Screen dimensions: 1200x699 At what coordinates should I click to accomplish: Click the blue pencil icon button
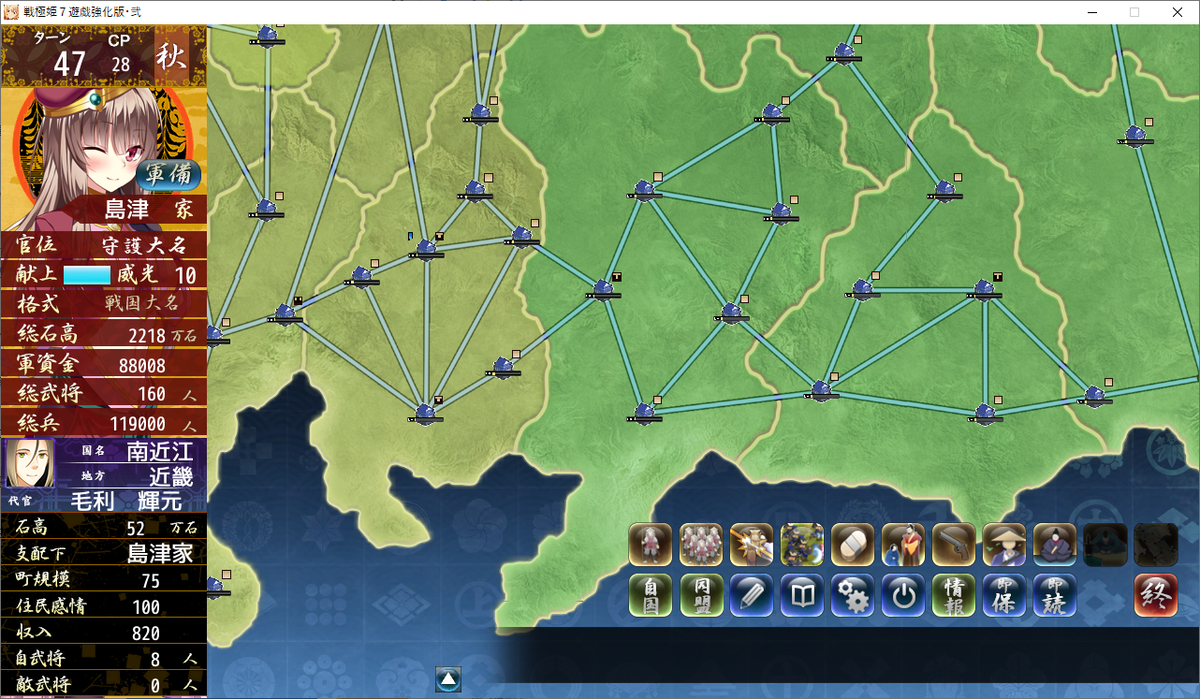(x=751, y=595)
